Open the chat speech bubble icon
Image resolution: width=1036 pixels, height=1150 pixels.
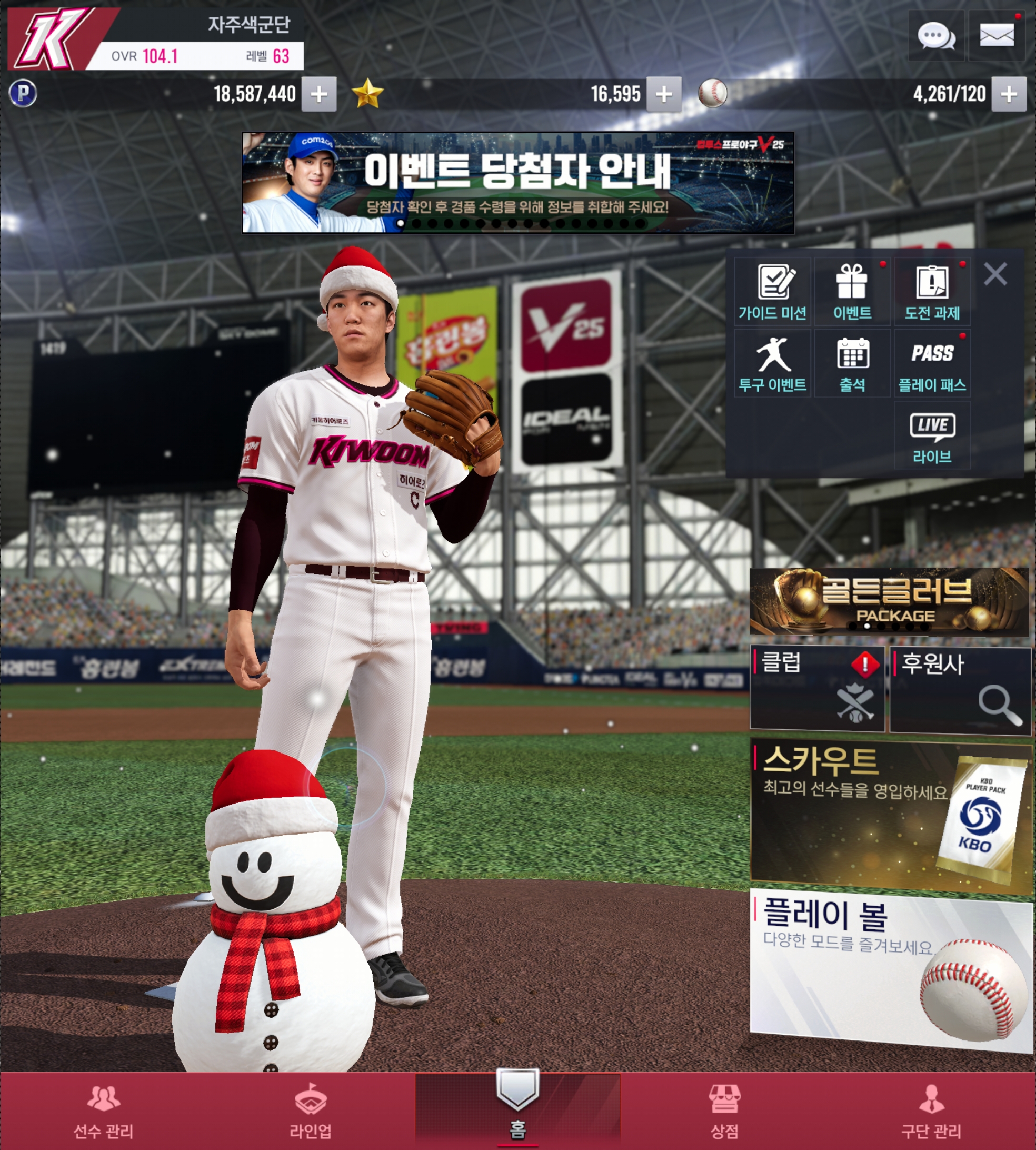pyautogui.click(x=936, y=36)
